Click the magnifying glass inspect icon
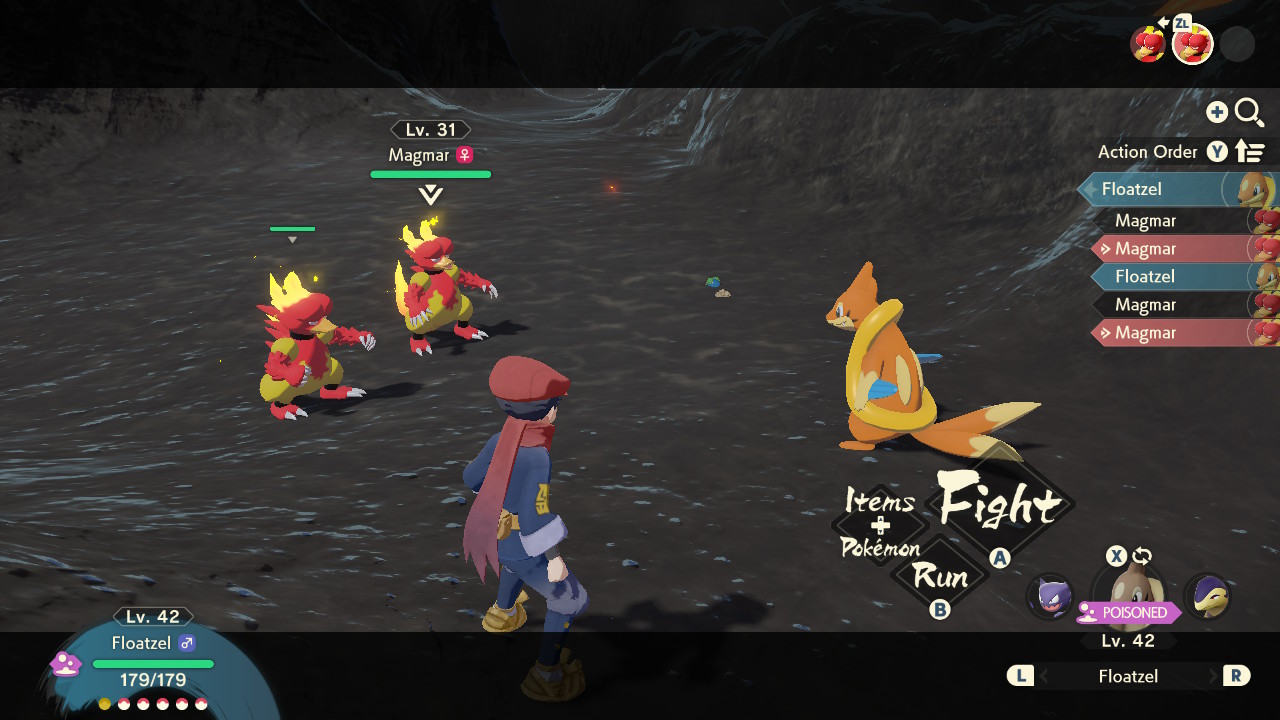This screenshot has width=1280, height=720. tap(1249, 112)
